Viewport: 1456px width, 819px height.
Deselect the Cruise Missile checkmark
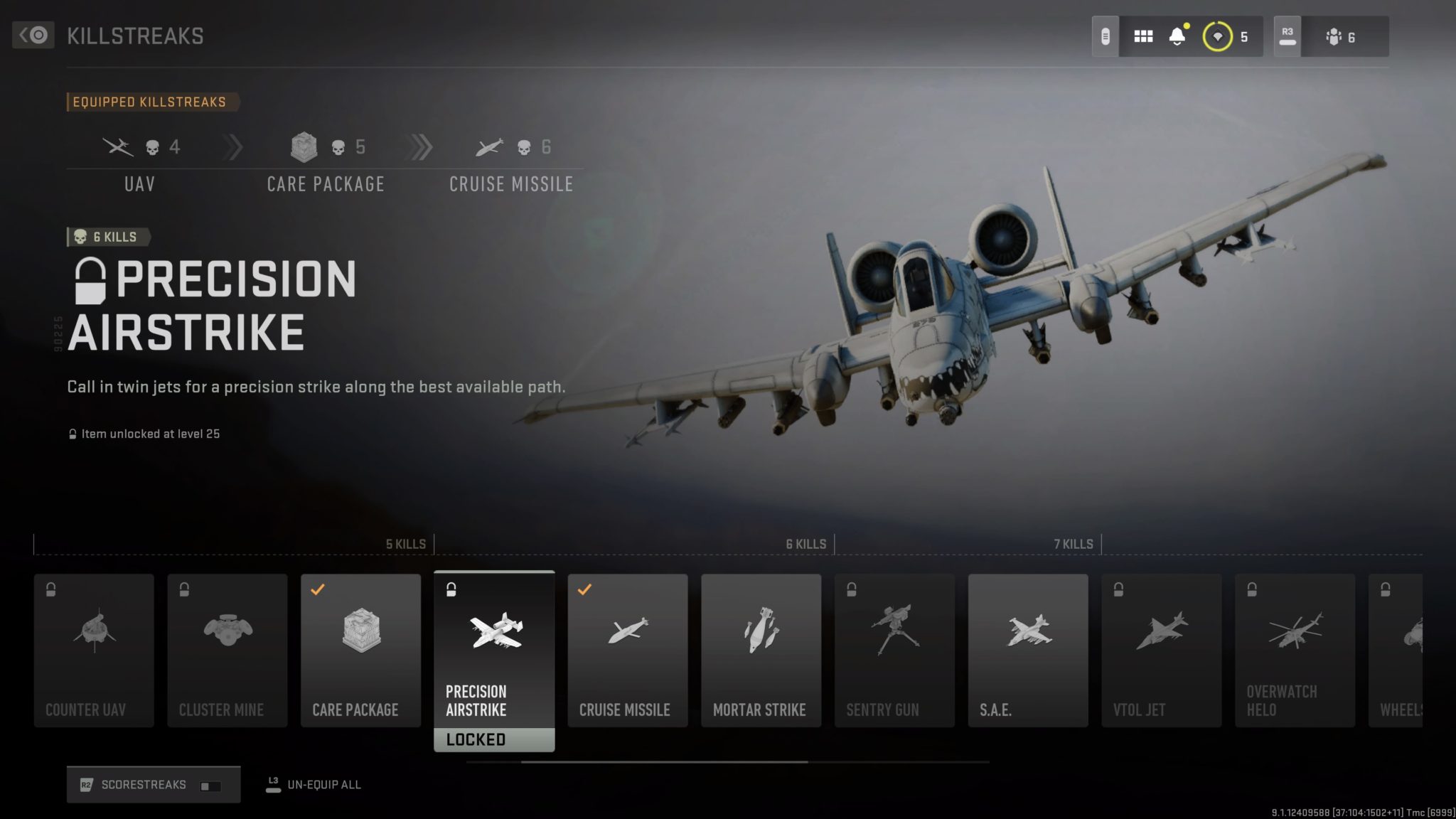click(585, 589)
